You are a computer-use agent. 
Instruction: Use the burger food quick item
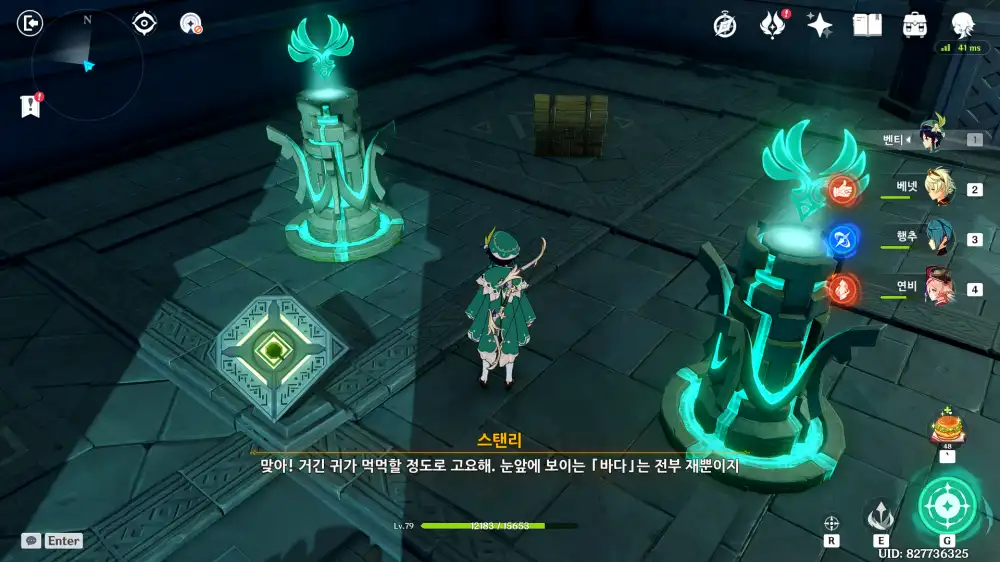click(944, 428)
